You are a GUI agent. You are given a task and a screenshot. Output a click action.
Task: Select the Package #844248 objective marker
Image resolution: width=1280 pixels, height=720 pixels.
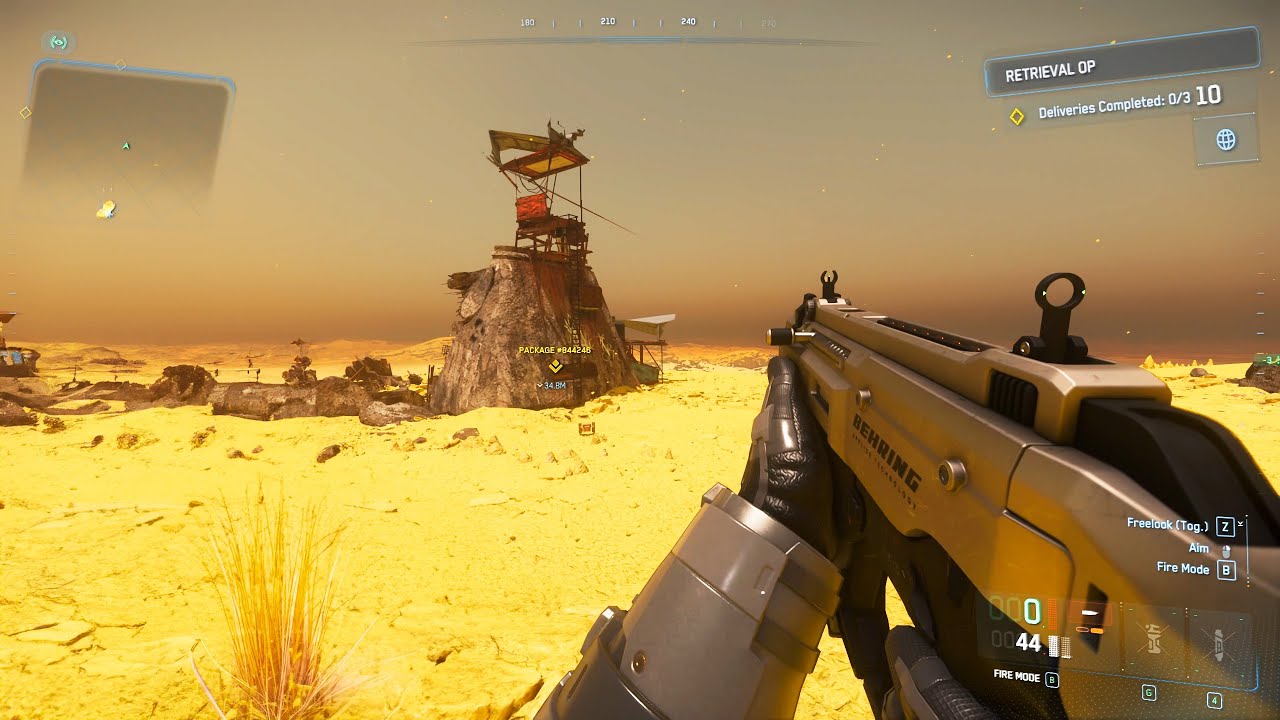[555, 366]
